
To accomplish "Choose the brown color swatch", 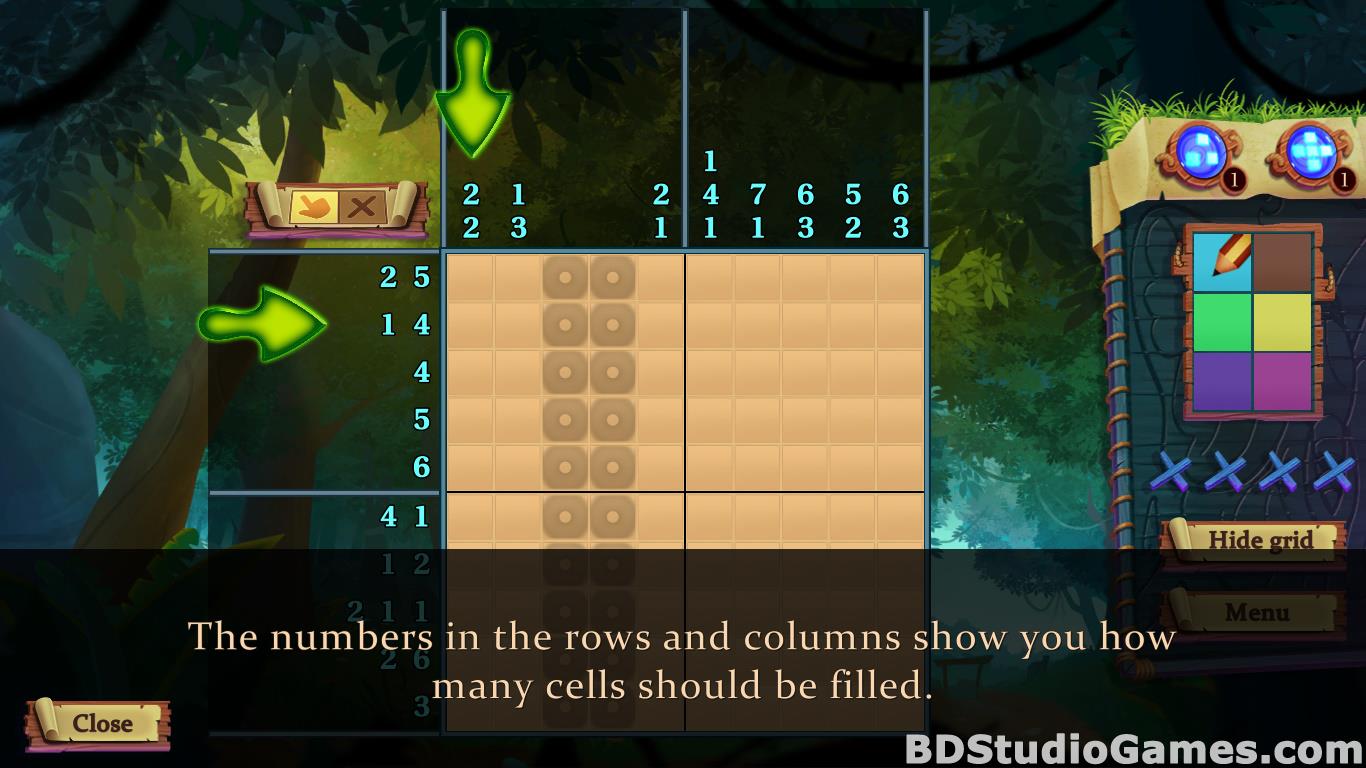I will tap(1282, 262).
